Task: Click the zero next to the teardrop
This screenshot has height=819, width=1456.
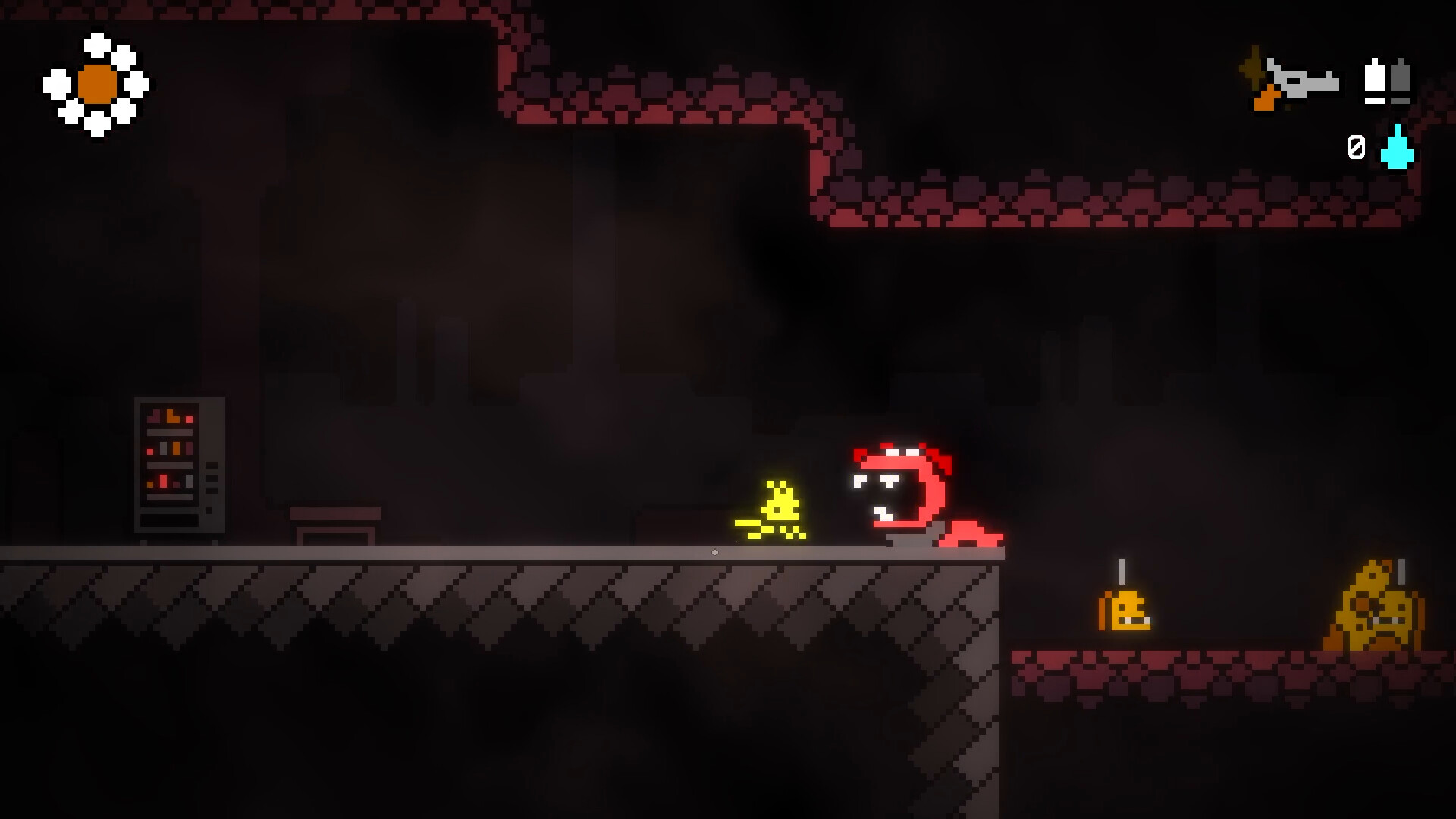Action: point(1357,146)
